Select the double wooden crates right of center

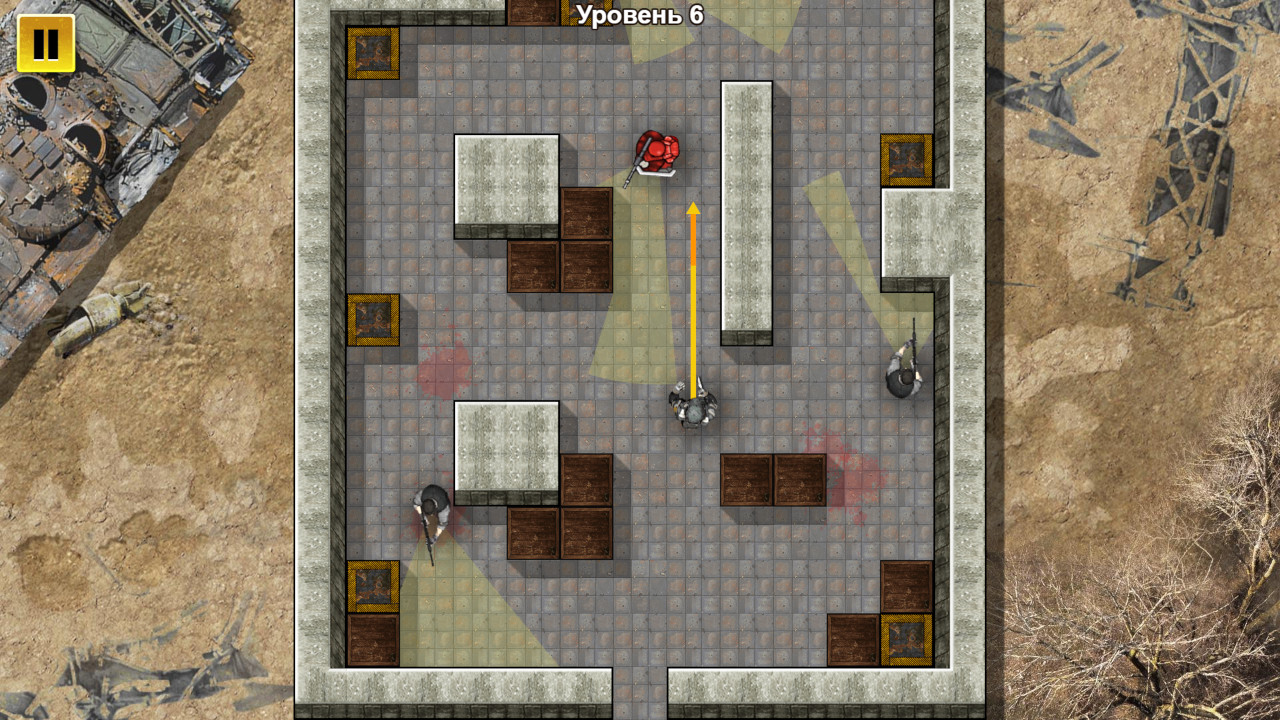point(772,480)
